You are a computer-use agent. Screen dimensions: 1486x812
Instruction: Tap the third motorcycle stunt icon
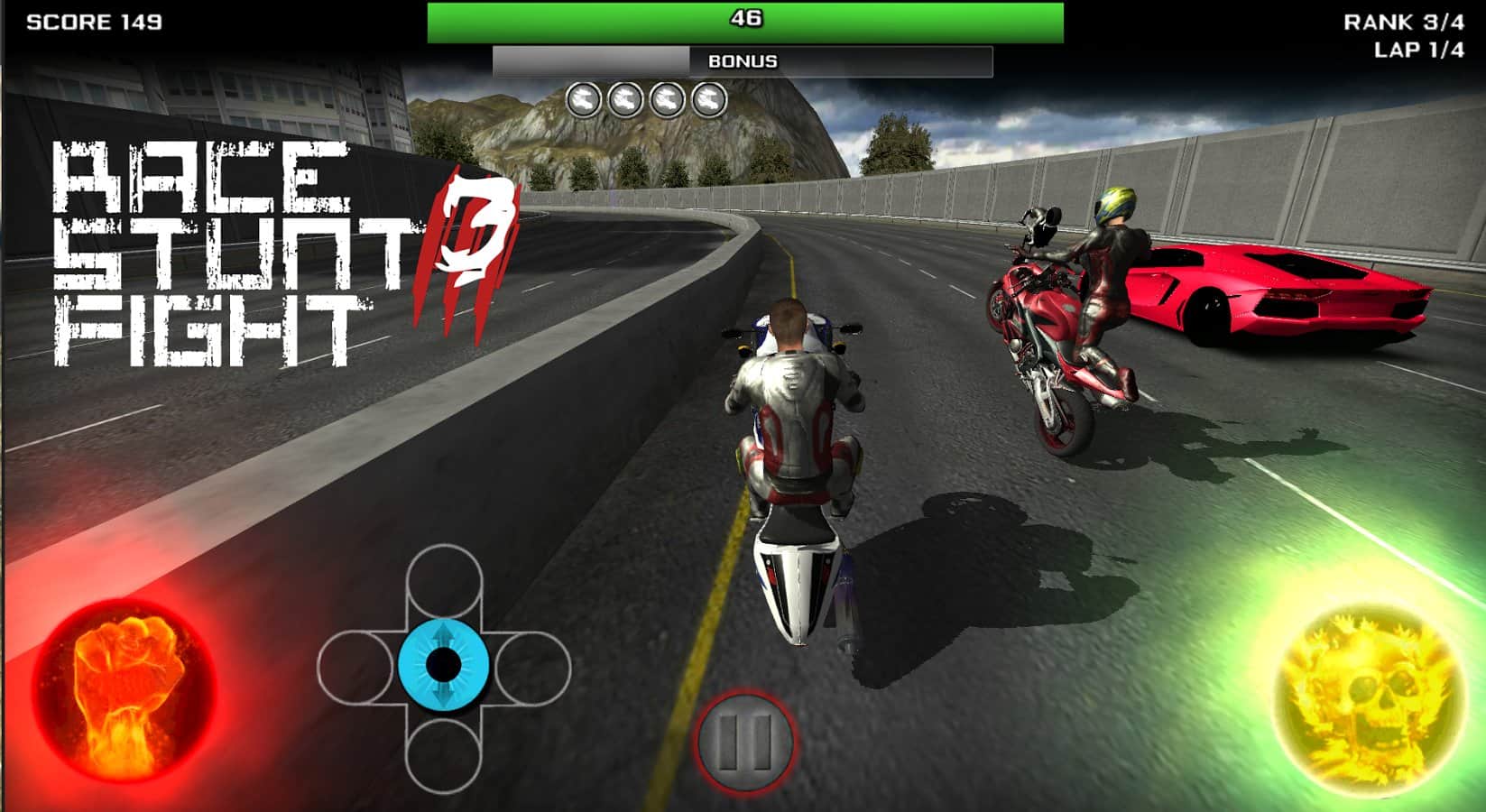click(x=668, y=97)
